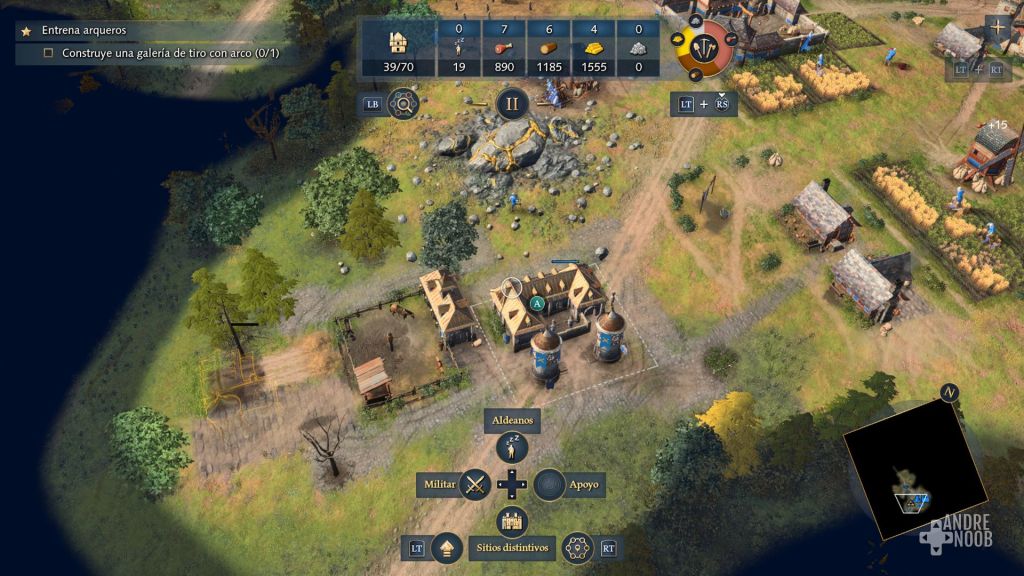
Task: Select the Militar crossed swords button
Action: [475, 485]
